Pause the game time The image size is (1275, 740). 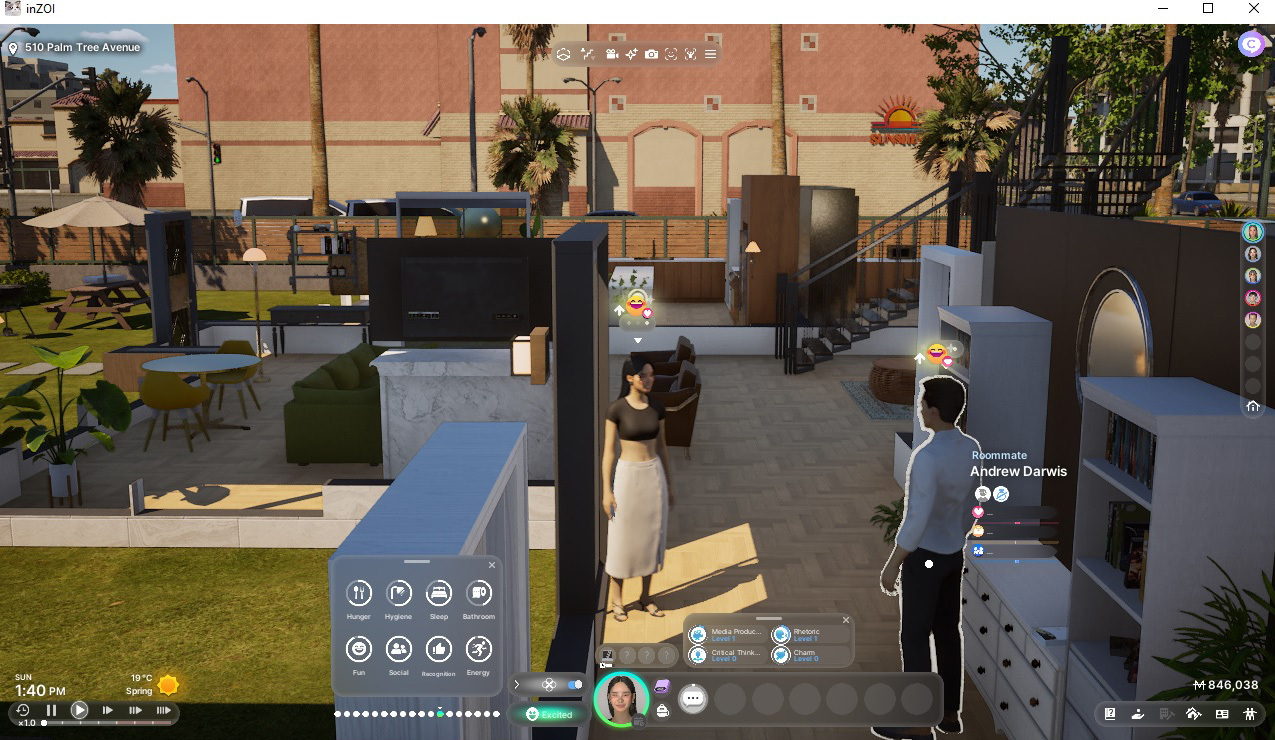coord(52,711)
